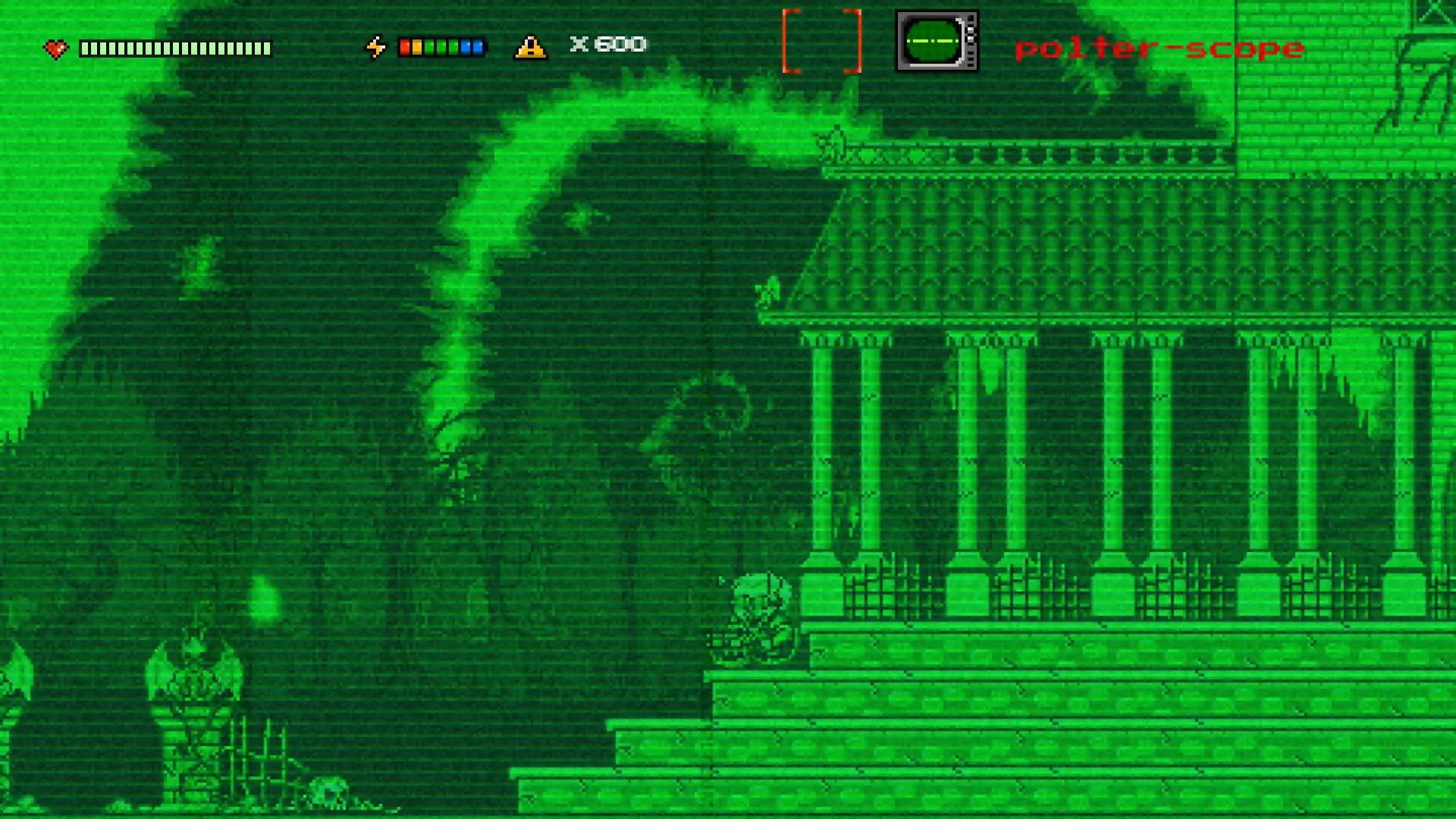Select the lightning bolt energy icon

[377, 46]
